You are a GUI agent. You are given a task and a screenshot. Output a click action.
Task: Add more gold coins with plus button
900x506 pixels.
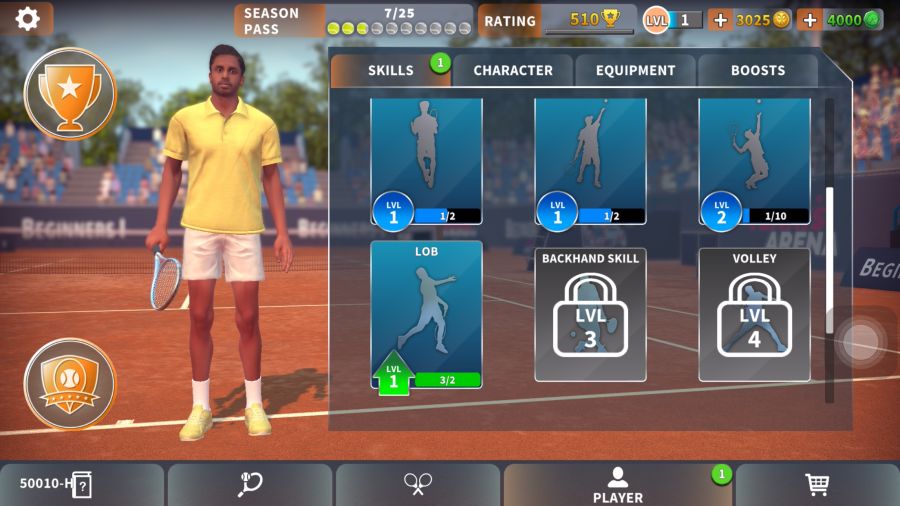(720, 20)
